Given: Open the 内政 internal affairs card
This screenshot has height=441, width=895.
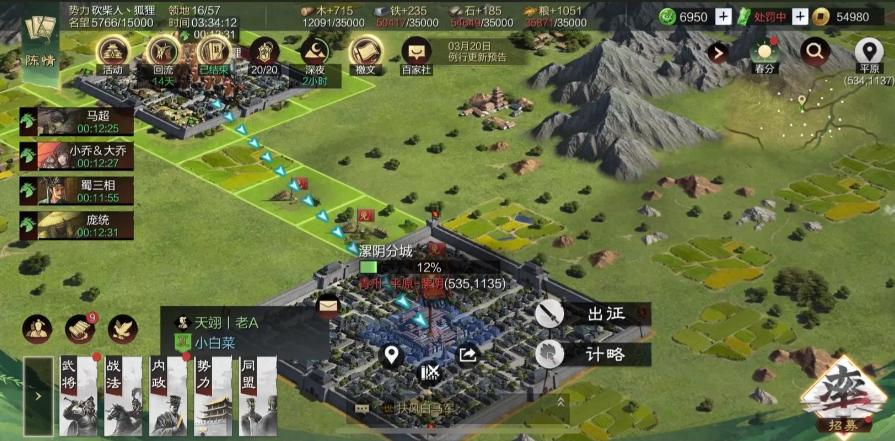Looking at the screenshot, I should (168, 396).
